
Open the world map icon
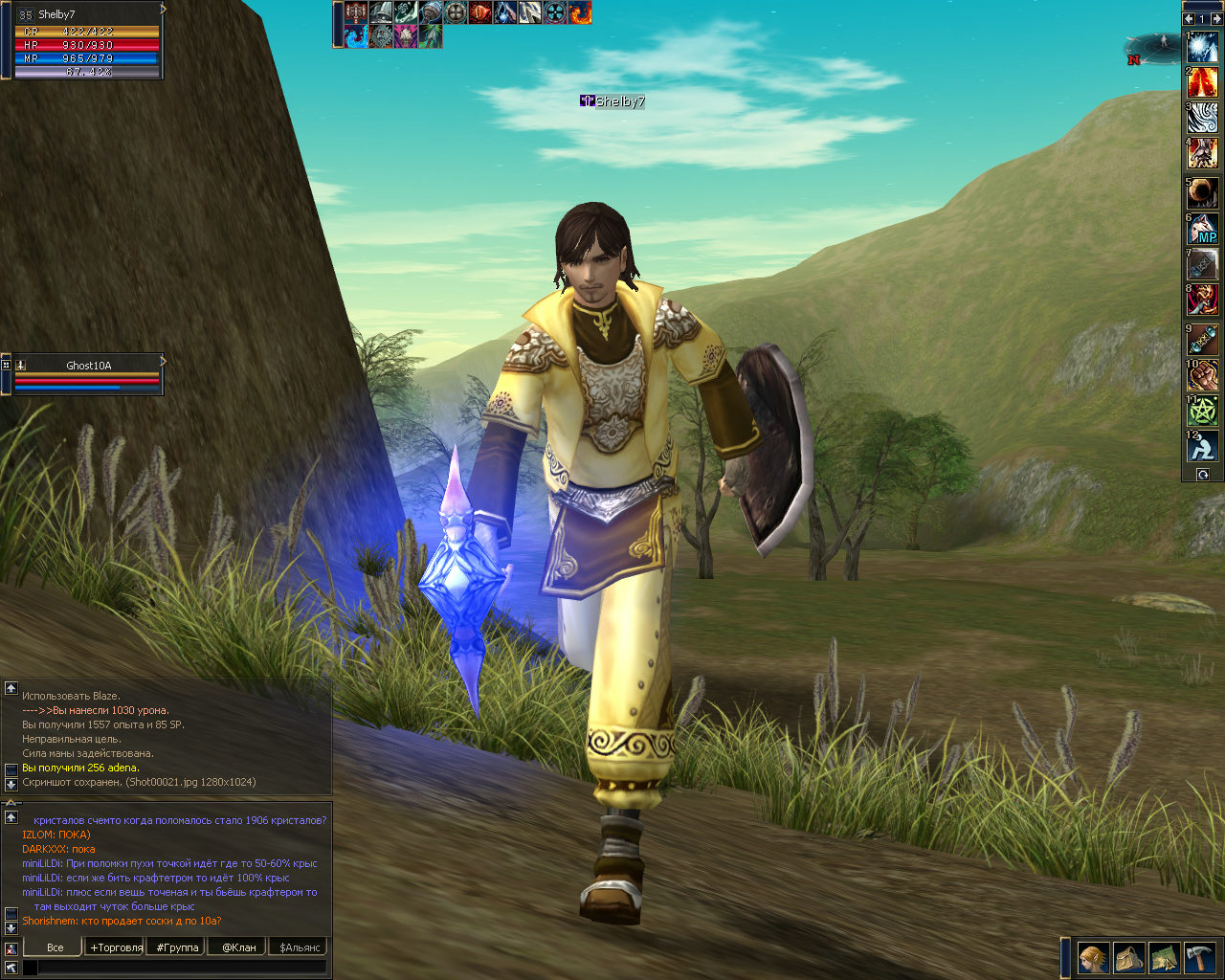pyautogui.click(x=1164, y=957)
